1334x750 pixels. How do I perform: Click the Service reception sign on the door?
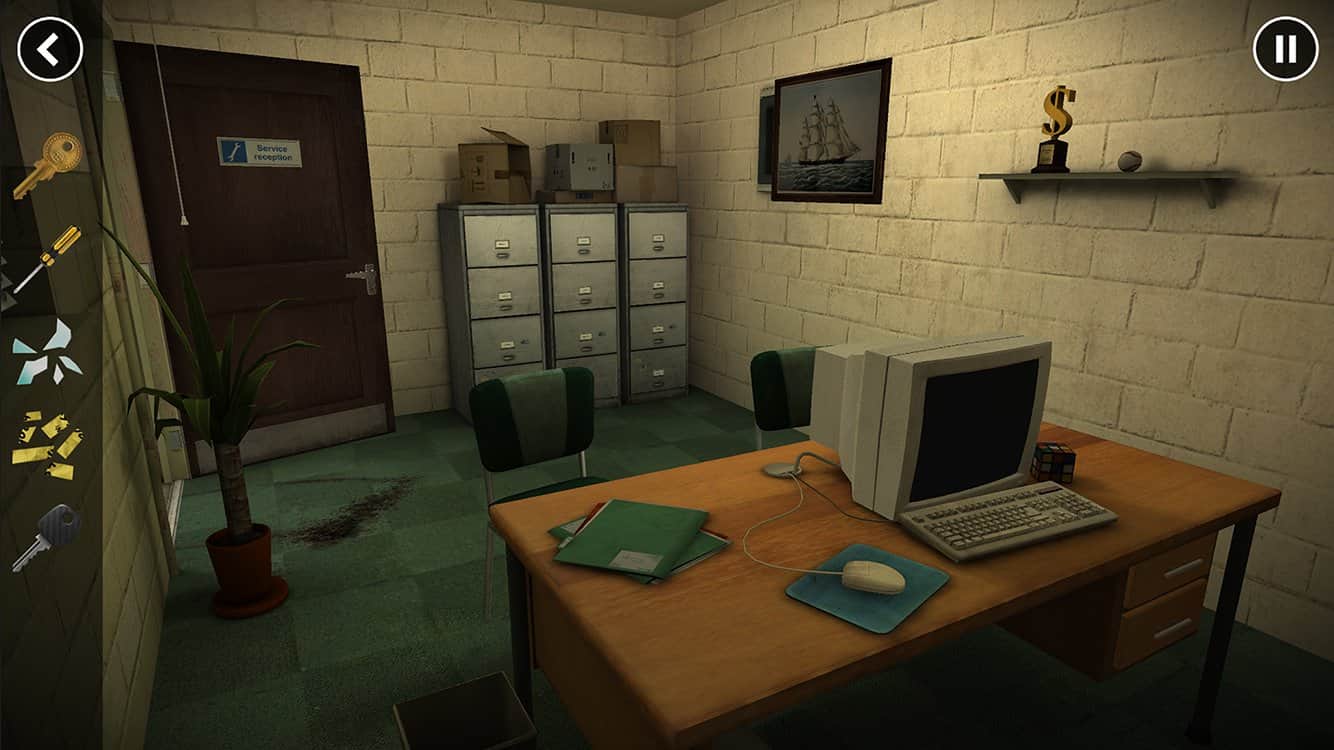(258, 151)
